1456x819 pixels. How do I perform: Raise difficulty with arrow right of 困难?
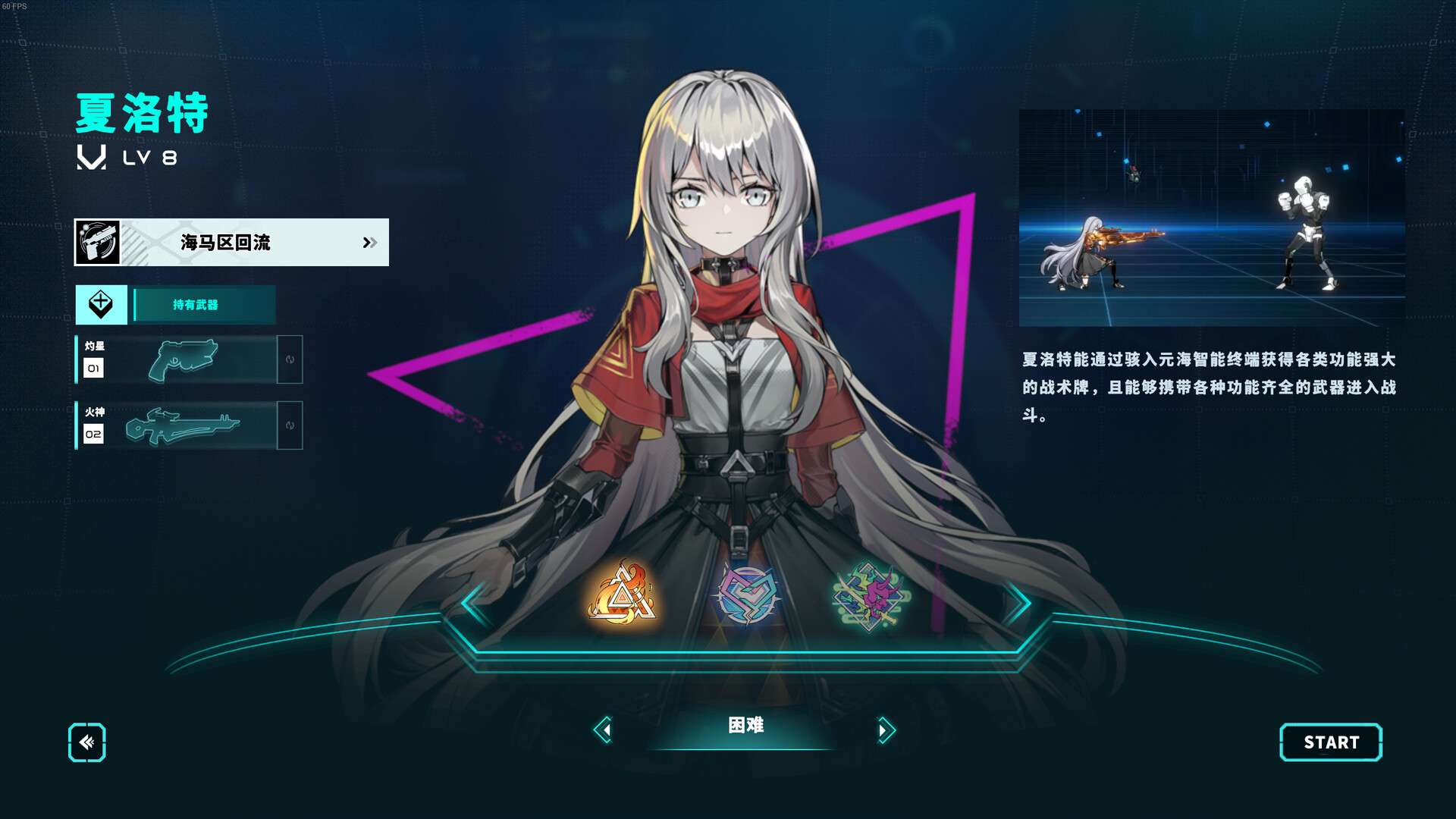[x=885, y=730]
